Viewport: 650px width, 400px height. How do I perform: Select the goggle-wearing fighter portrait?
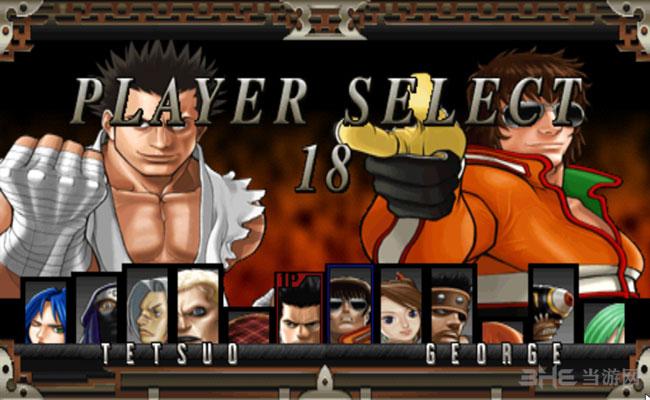pos(553,305)
